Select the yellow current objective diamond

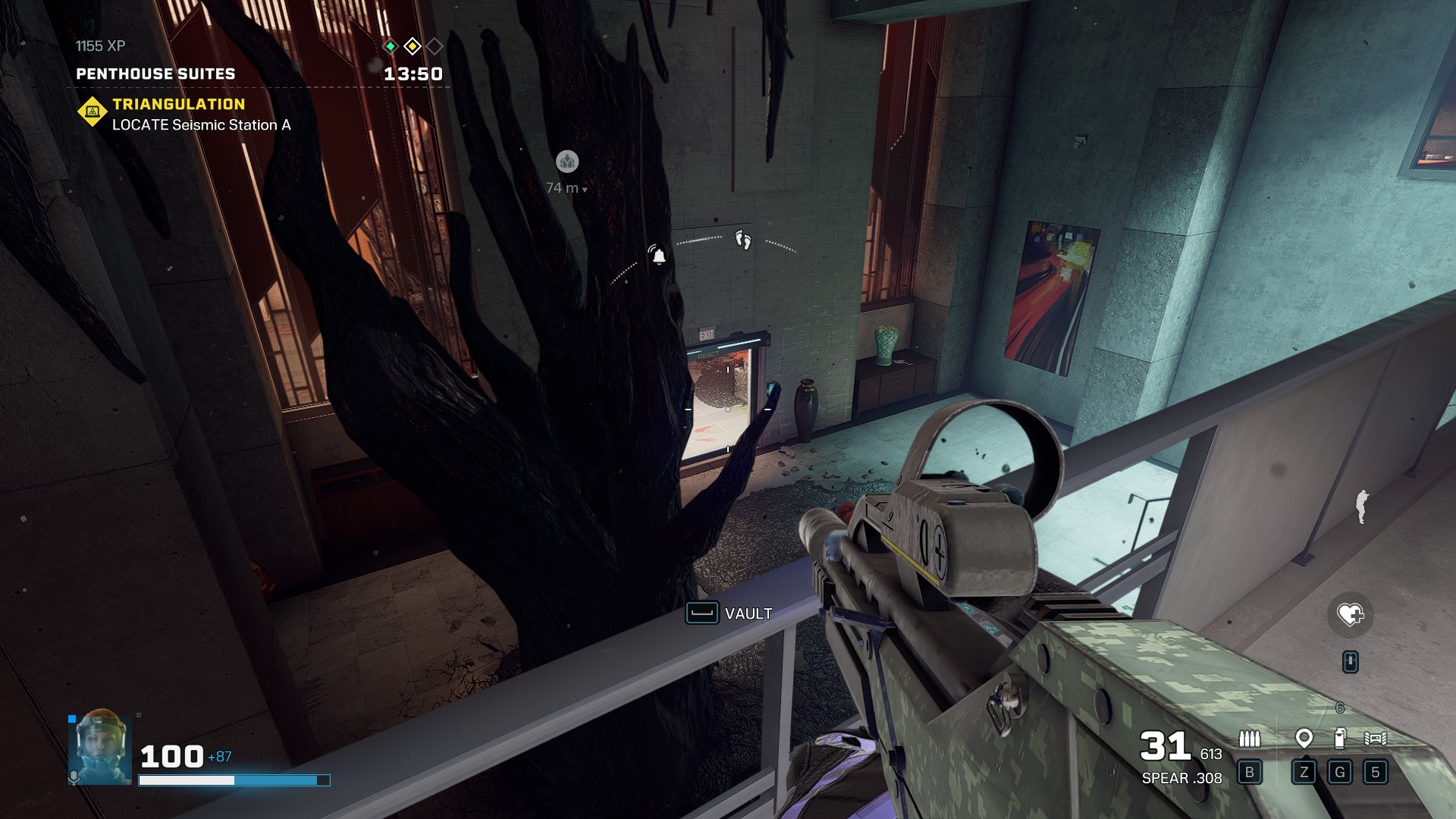(x=413, y=46)
